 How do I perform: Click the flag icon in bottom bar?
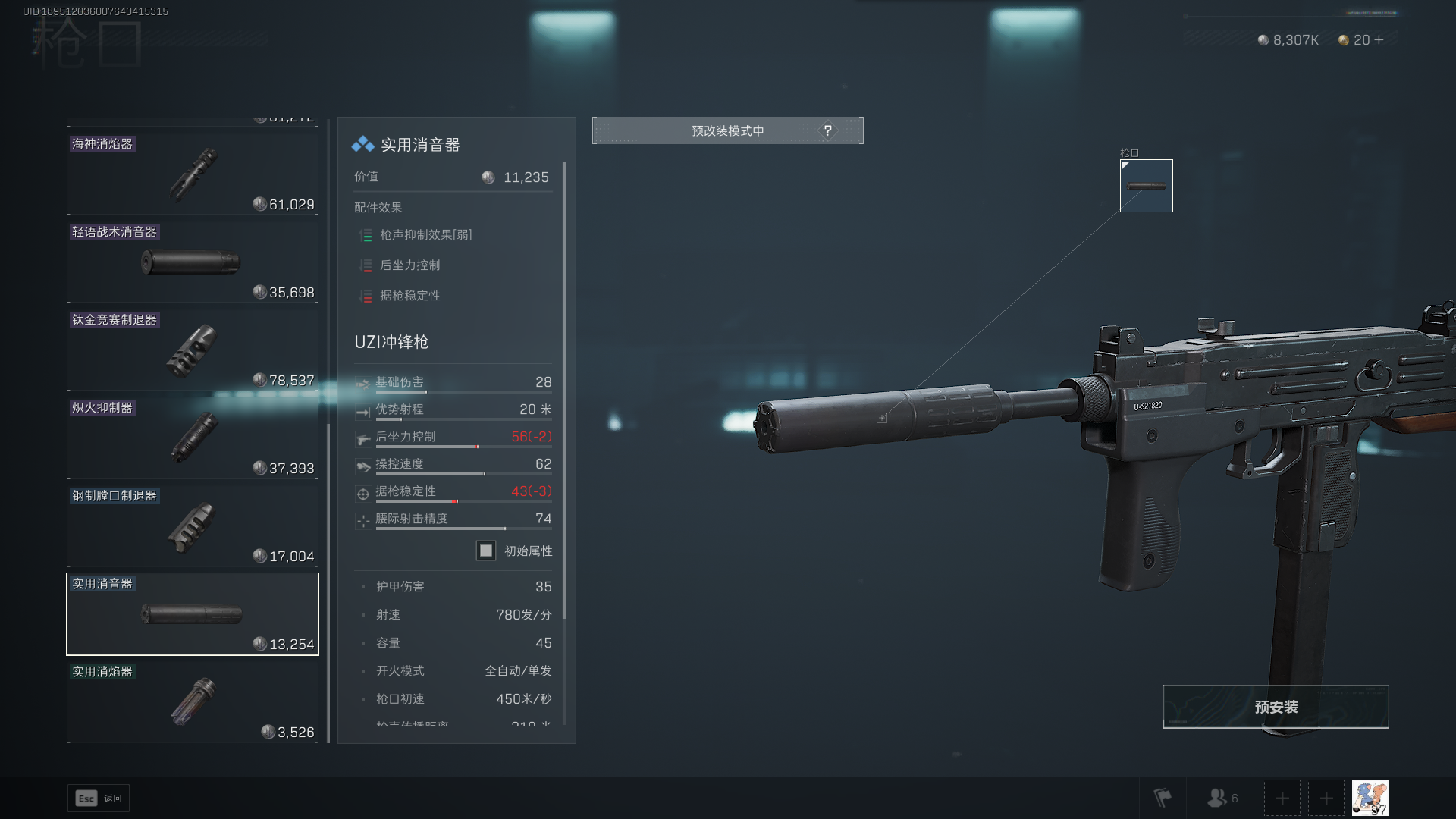coord(1162,798)
